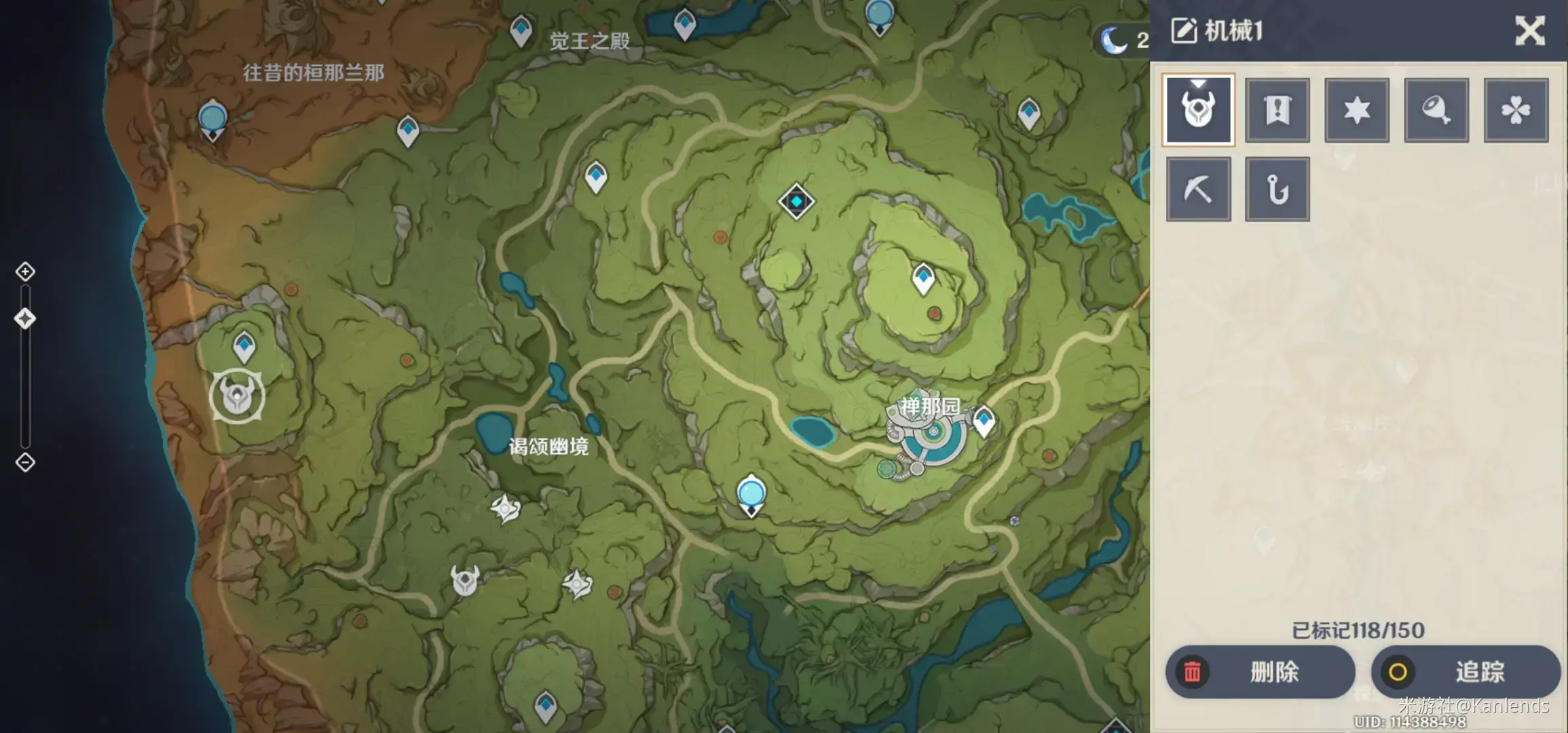
Task: Select the clover pin icon
Action: click(x=1515, y=109)
